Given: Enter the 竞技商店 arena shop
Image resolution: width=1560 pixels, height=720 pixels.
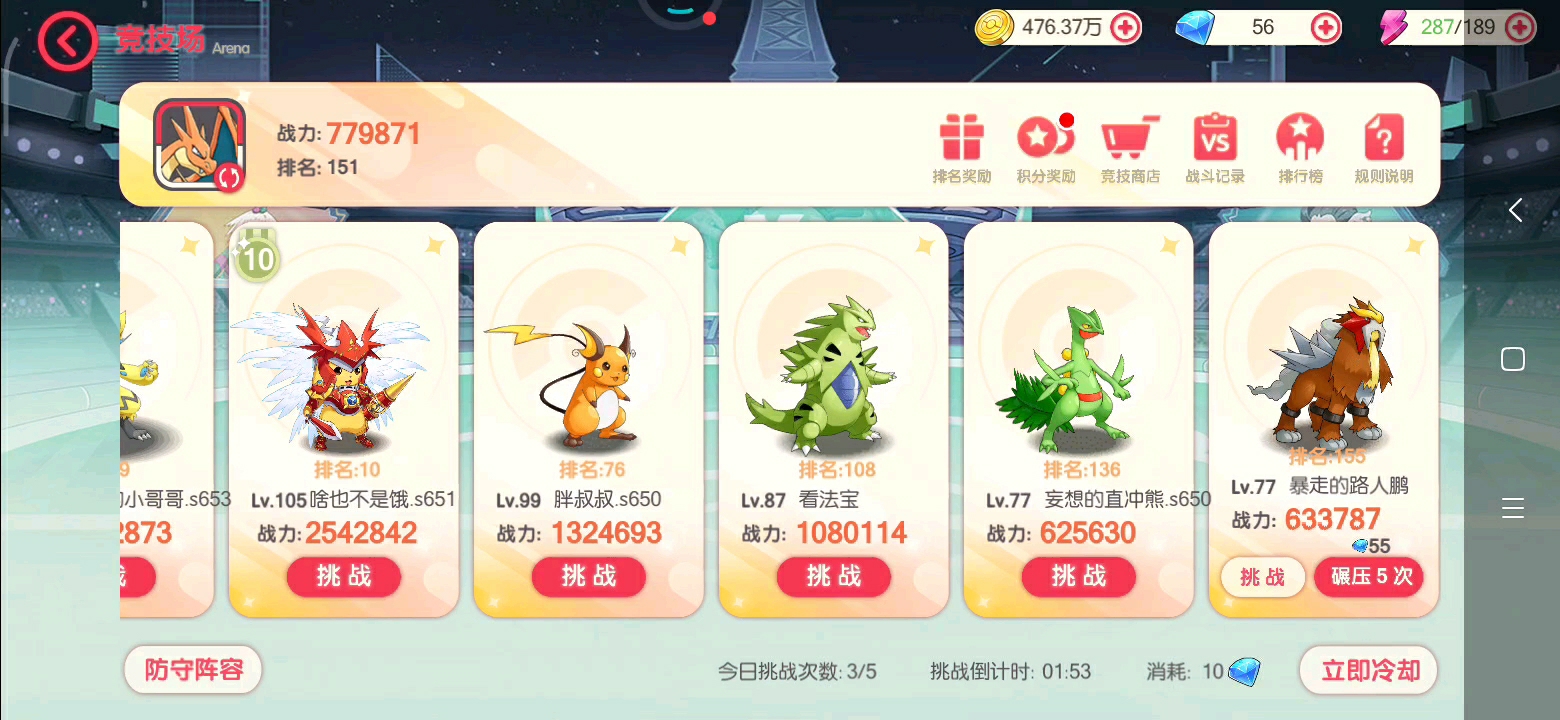Looking at the screenshot, I should click(1129, 148).
